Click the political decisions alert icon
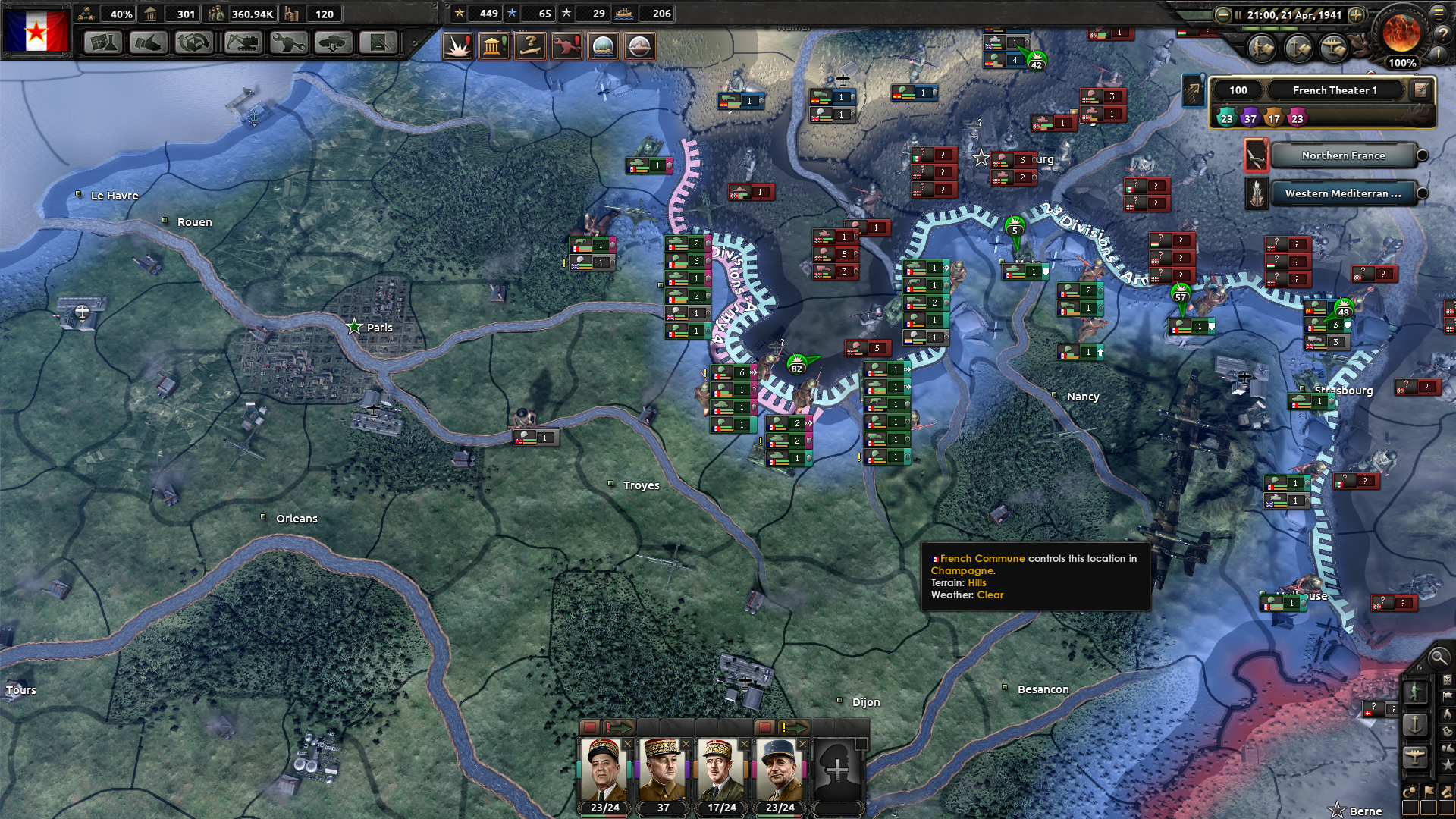The height and width of the screenshot is (819, 1456). point(494,46)
